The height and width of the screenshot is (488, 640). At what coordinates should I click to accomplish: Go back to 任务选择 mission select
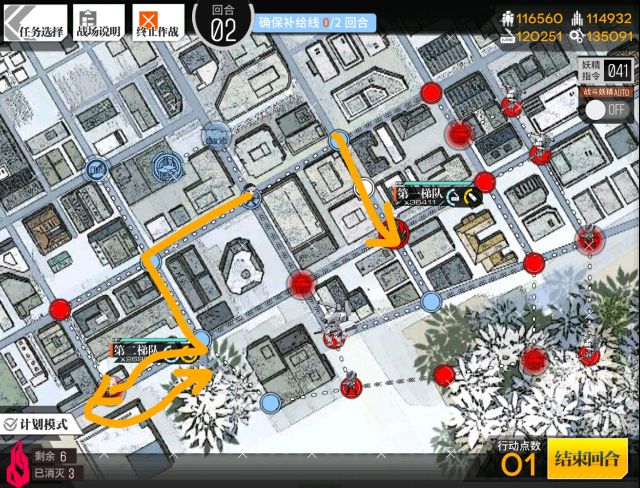[x=34, y=23]
